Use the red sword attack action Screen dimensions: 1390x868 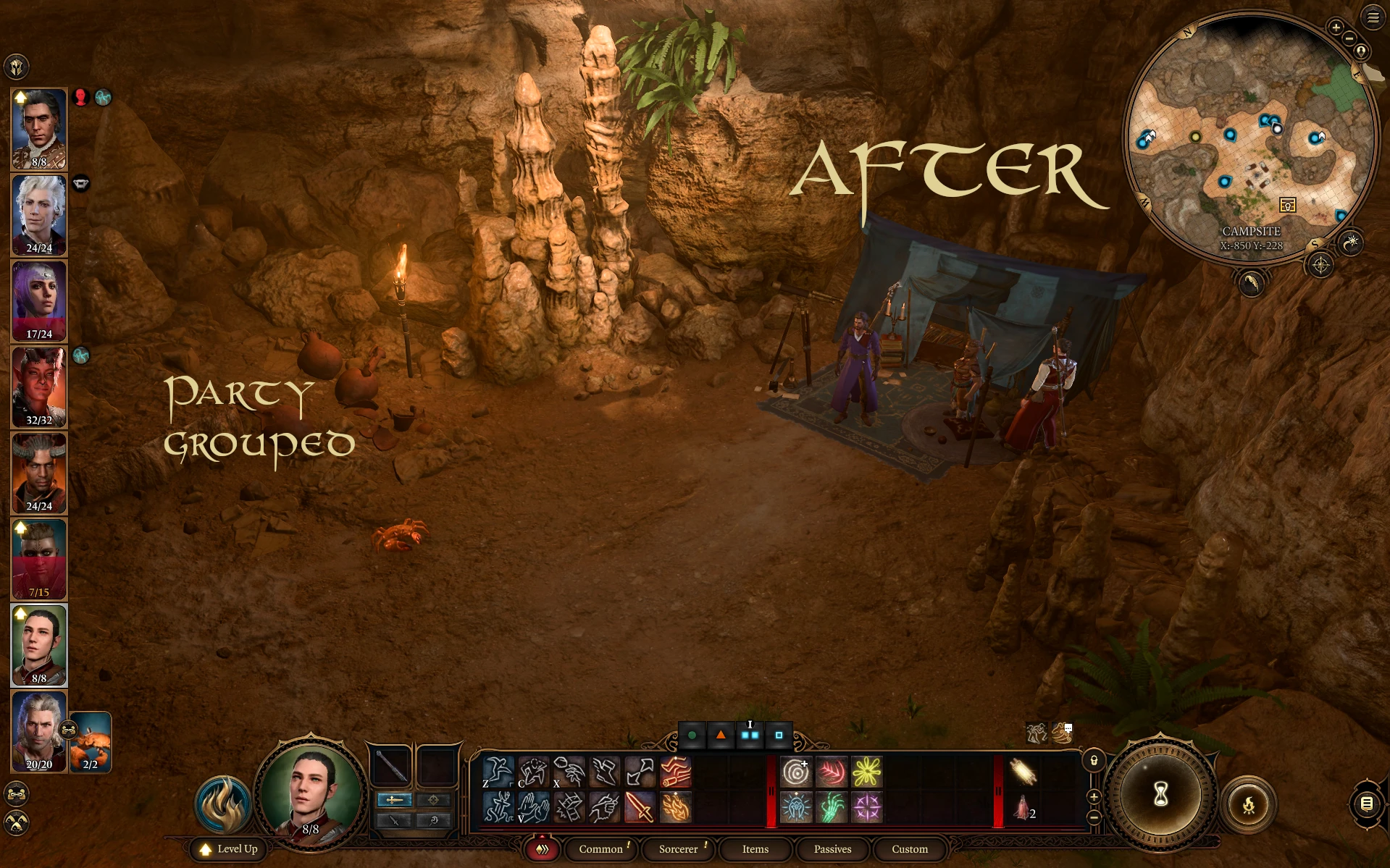(640, 807)
